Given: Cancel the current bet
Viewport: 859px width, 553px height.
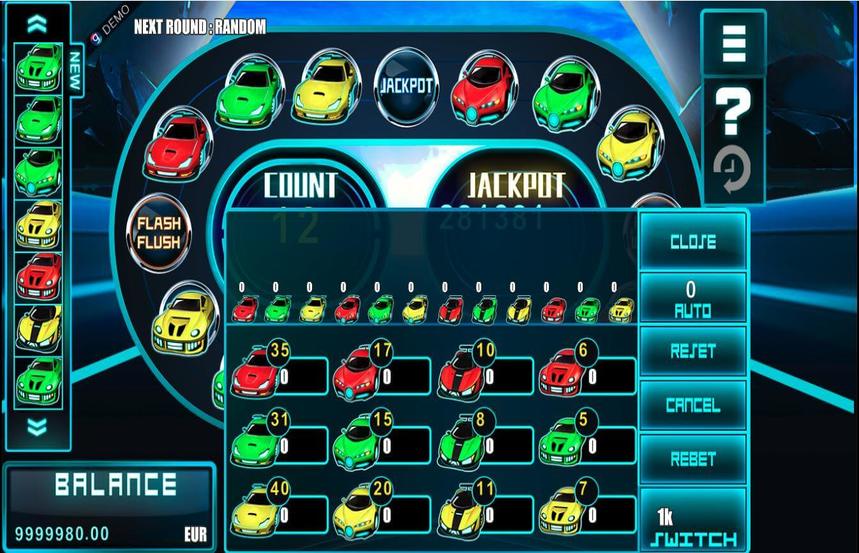Looking at the screenshot, I should coord(692,405).
